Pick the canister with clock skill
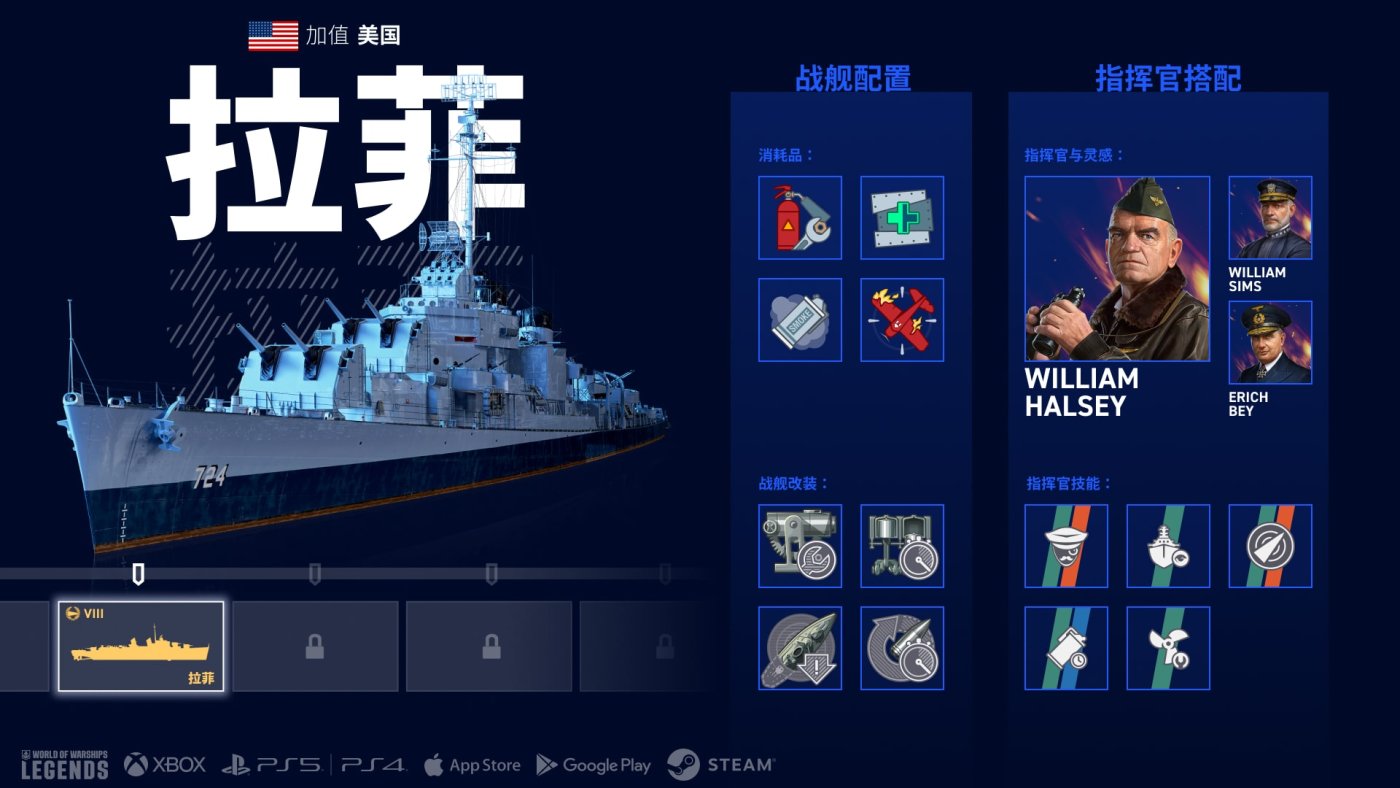Screen dimensions: 1400x788 [x=1066, y=648]
